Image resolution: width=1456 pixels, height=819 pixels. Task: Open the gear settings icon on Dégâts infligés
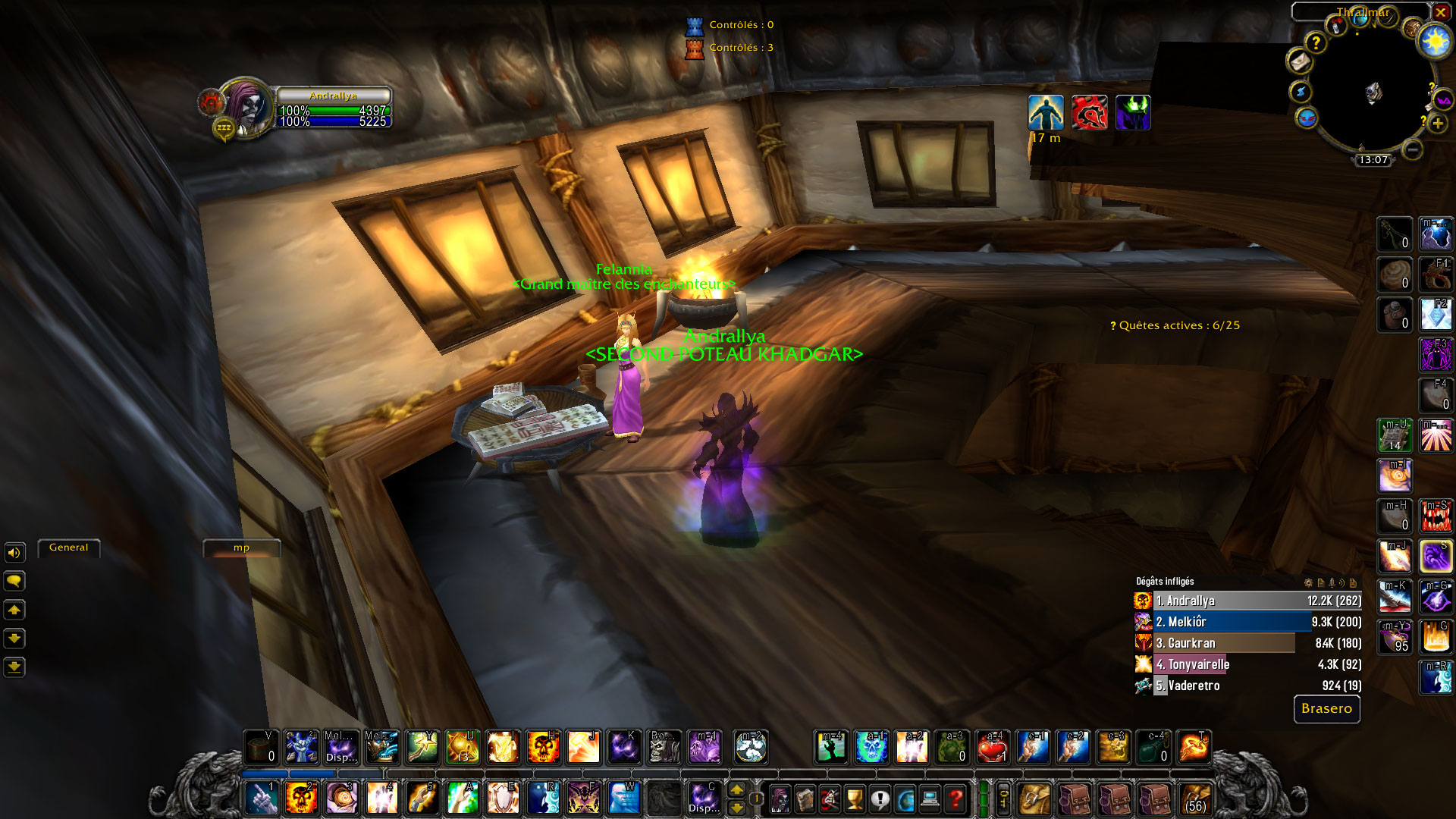pos(1308,582)
